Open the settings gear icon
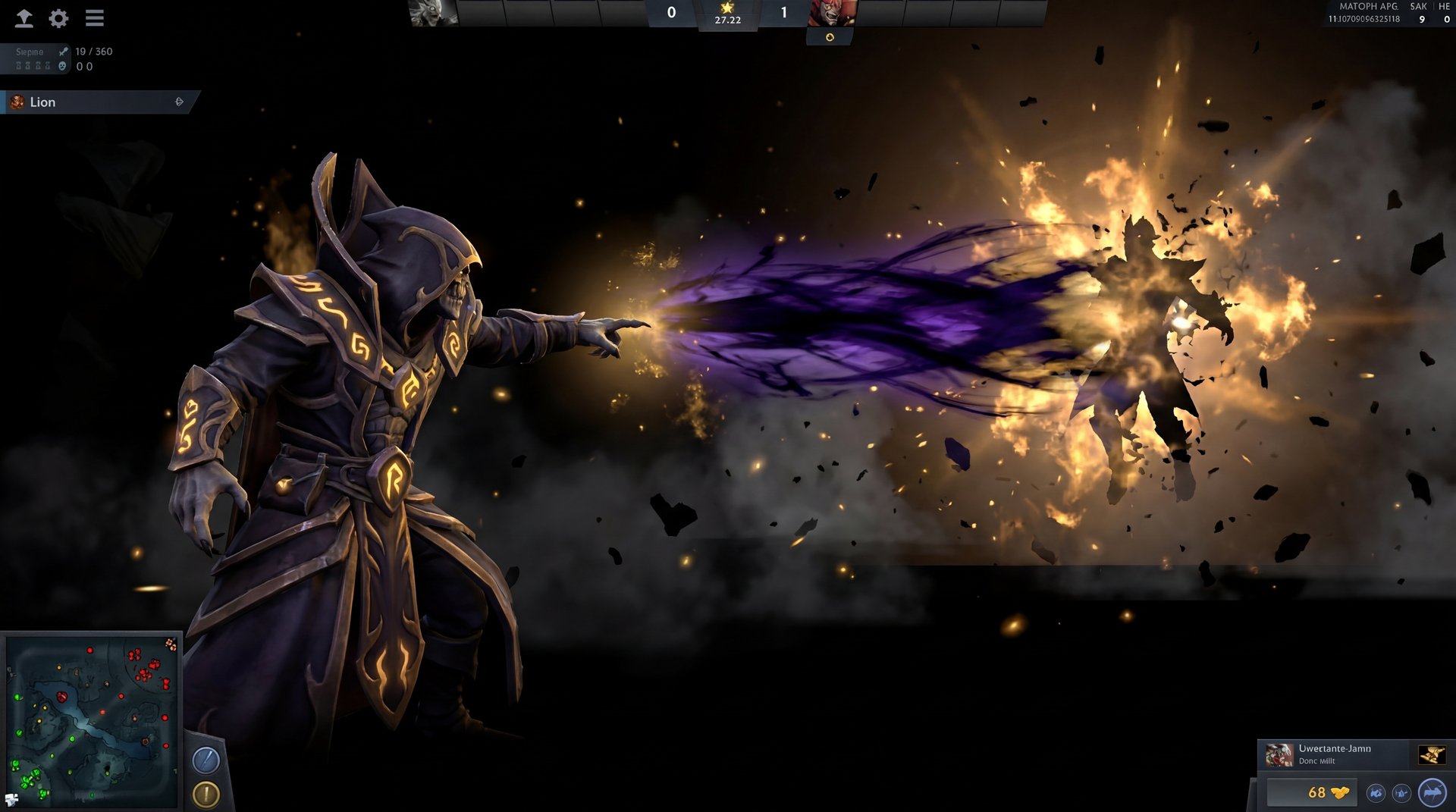 point(58,18)
